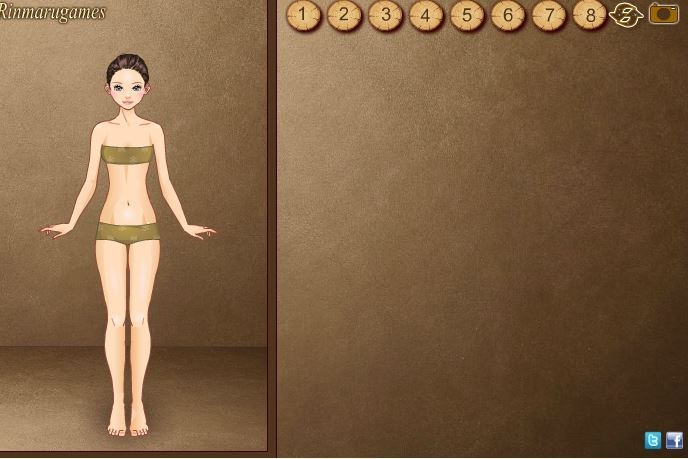Visit the Rinmarugames logo link
The height and width of the screenshot is (459, 688).
(52, 12)
